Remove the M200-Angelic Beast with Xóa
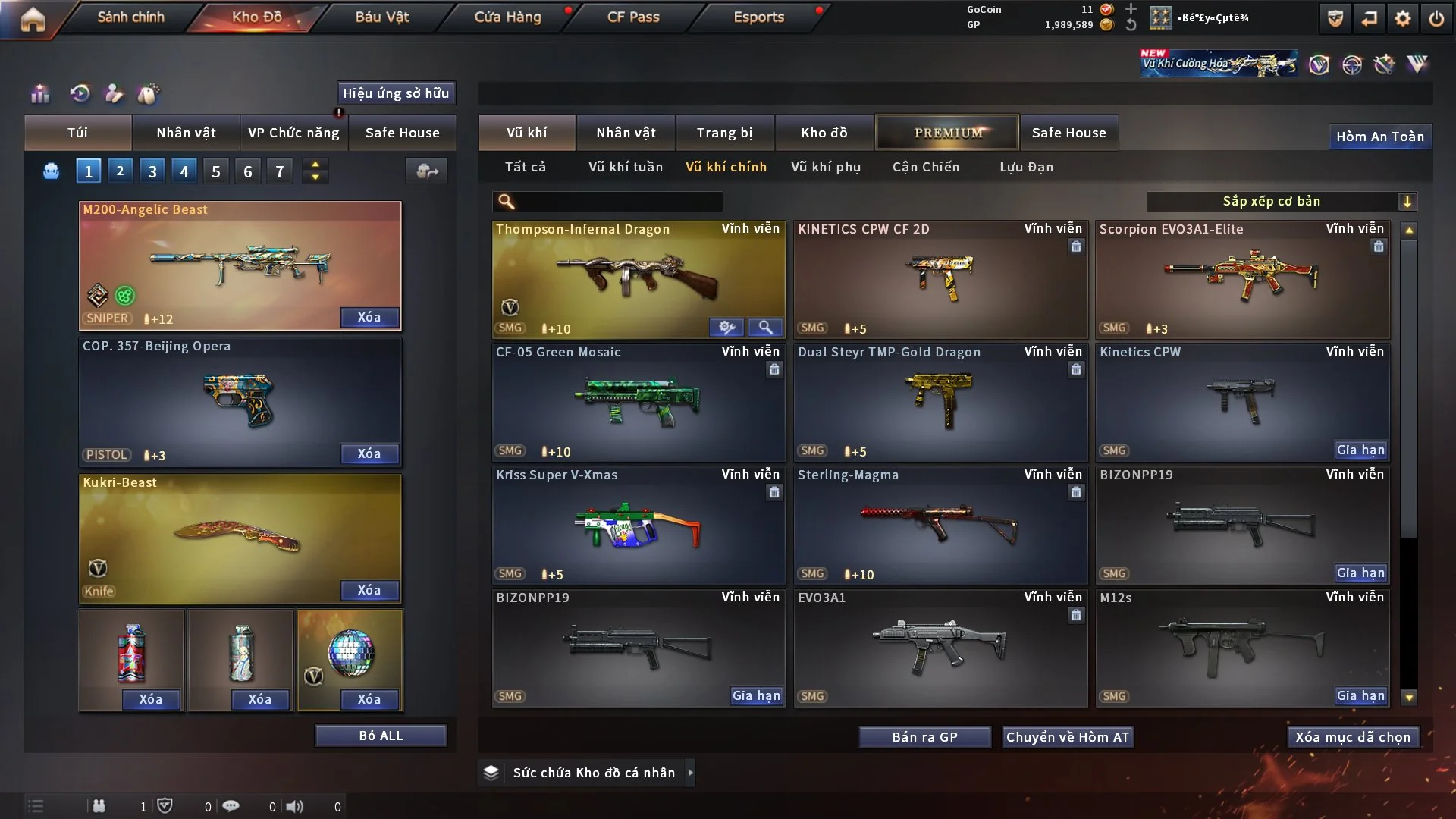The height and width of the screenshot is (819, 1456). point(369,317)
